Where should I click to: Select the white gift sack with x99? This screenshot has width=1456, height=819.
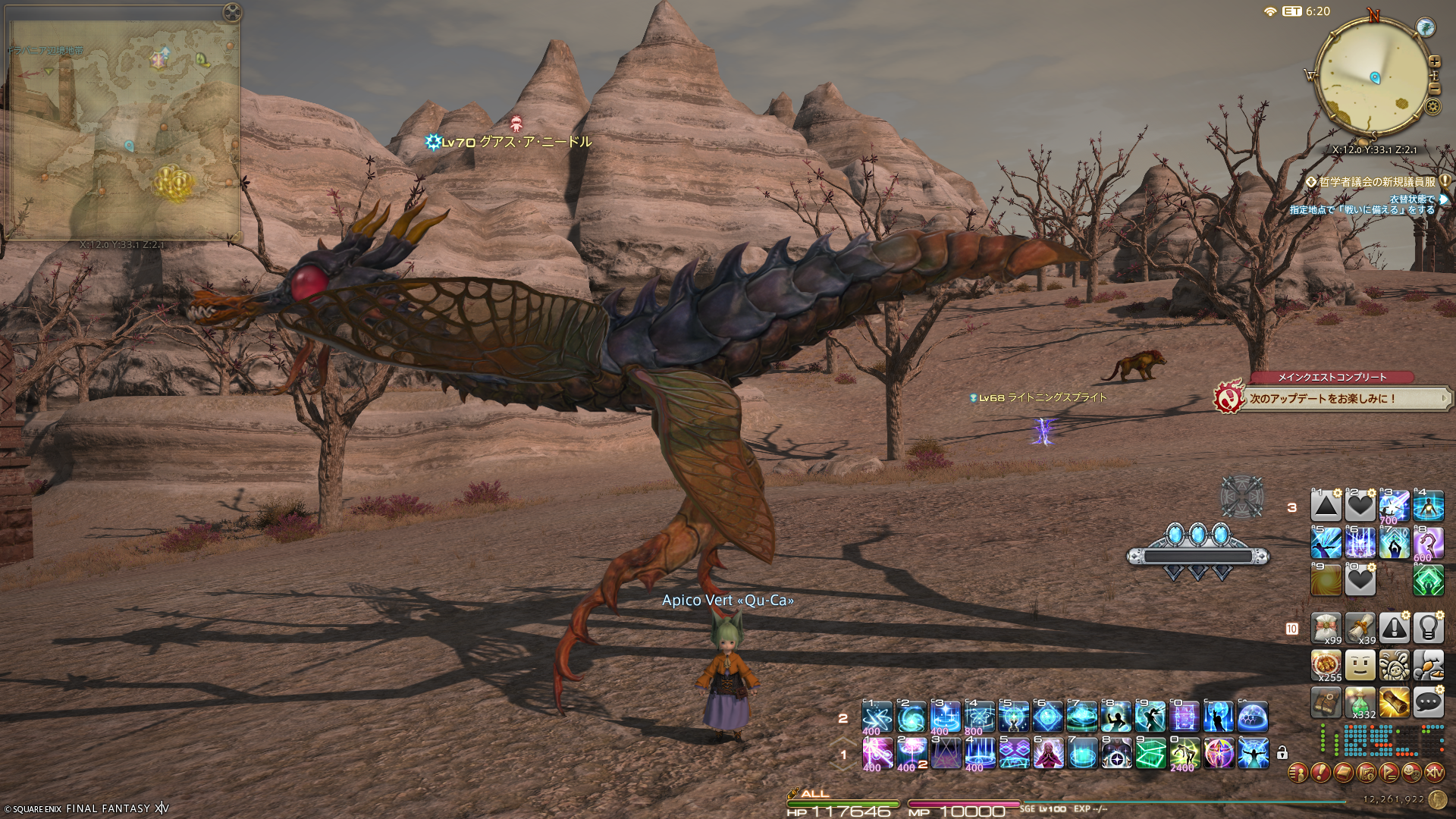[x=1326, y=628]
